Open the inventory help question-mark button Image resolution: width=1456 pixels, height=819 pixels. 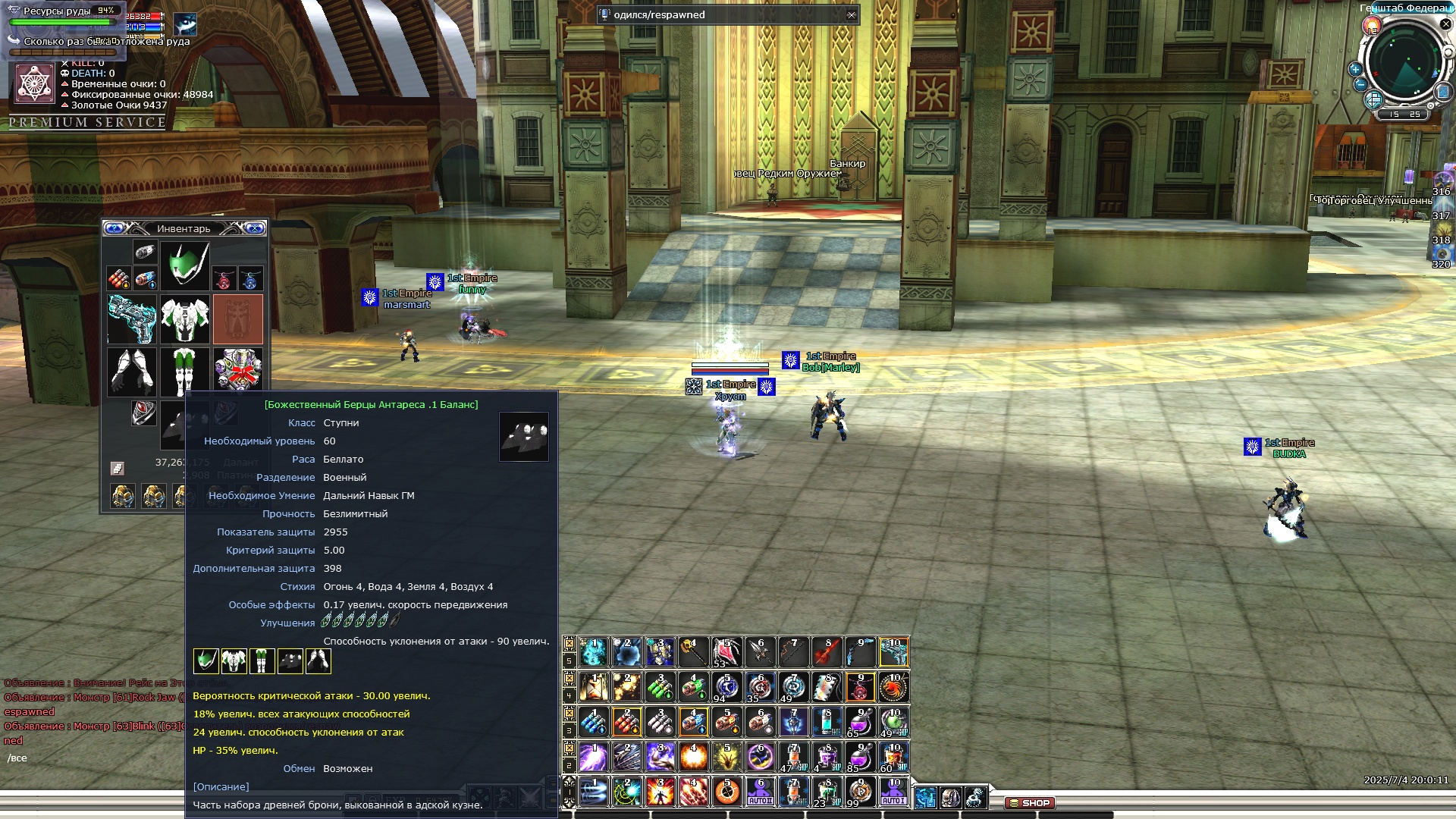(115, 228)
